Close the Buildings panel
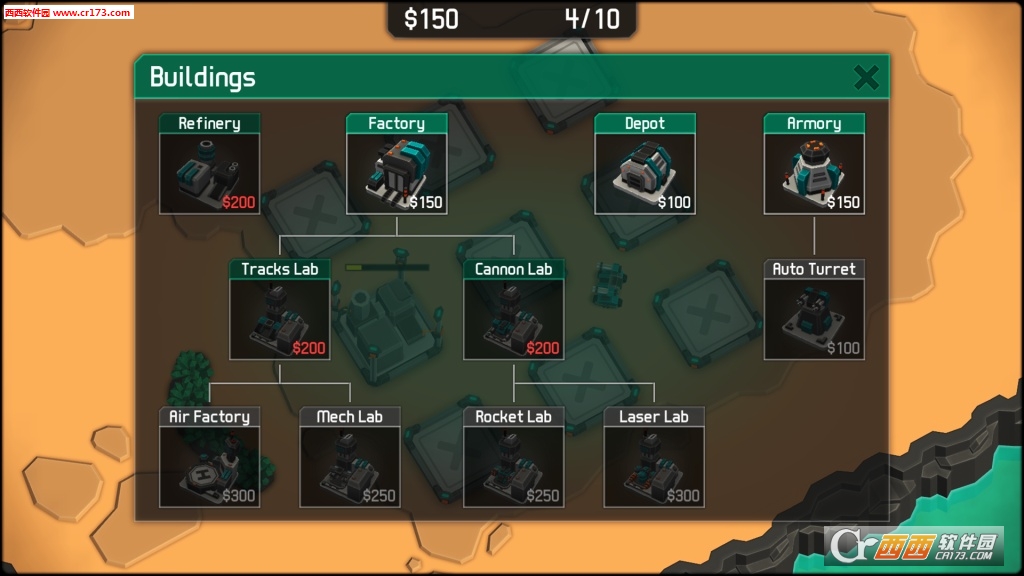This screenshot has width=1024, height=576. [x=866, y=77]
